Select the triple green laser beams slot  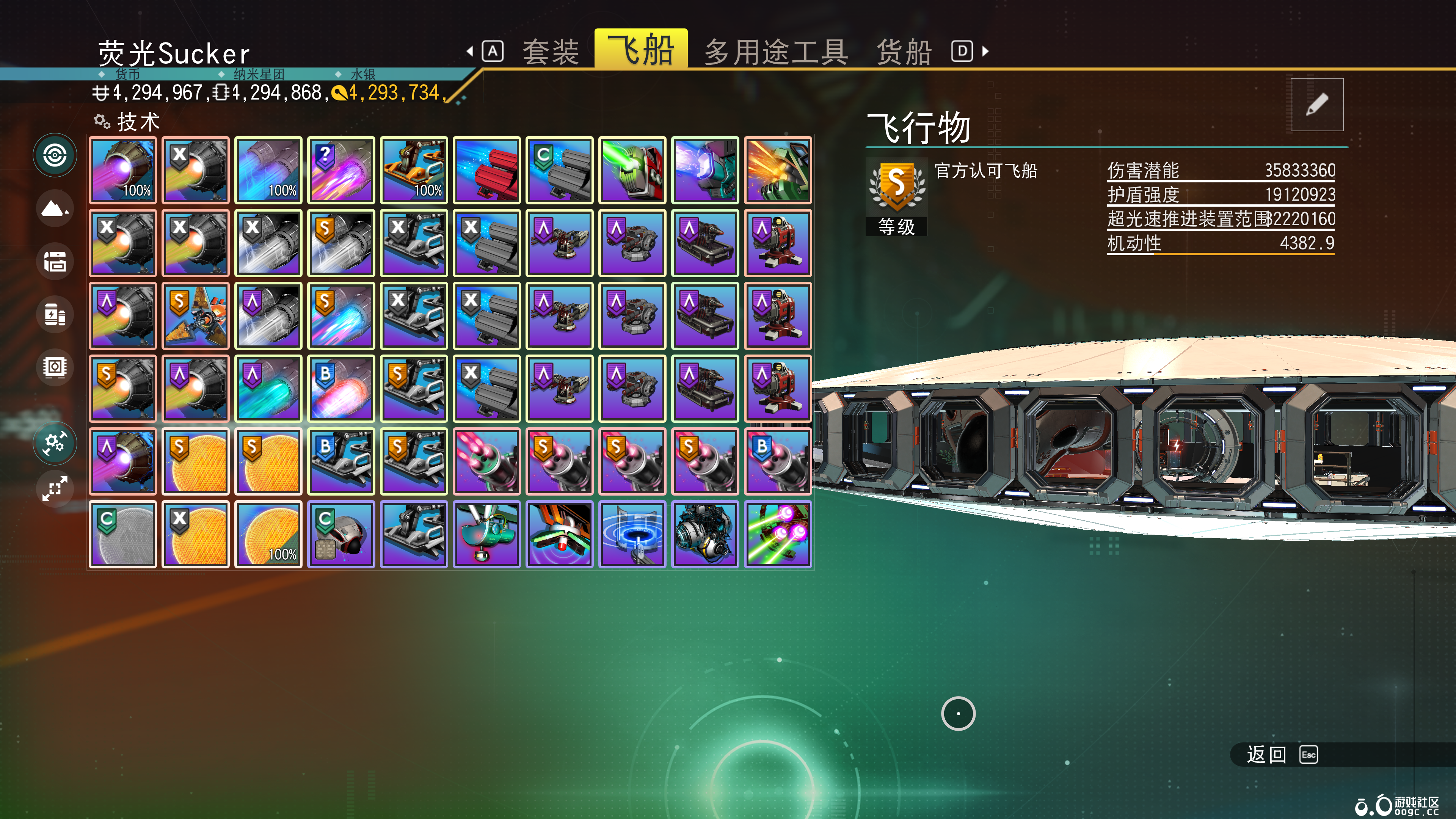coord(778,534)
